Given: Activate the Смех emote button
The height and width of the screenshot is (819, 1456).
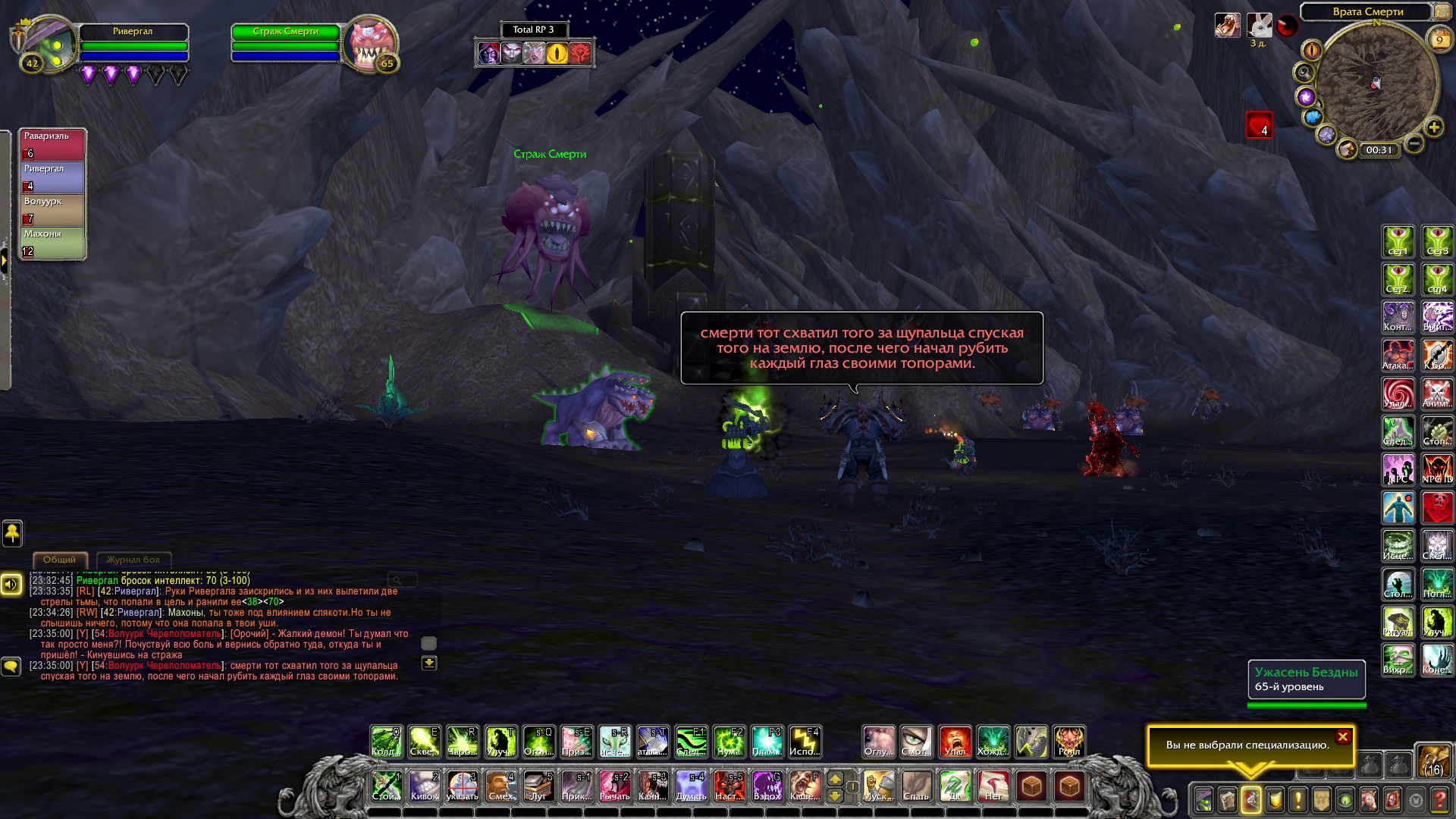Looking at the screenshot, I should point(500,786).
